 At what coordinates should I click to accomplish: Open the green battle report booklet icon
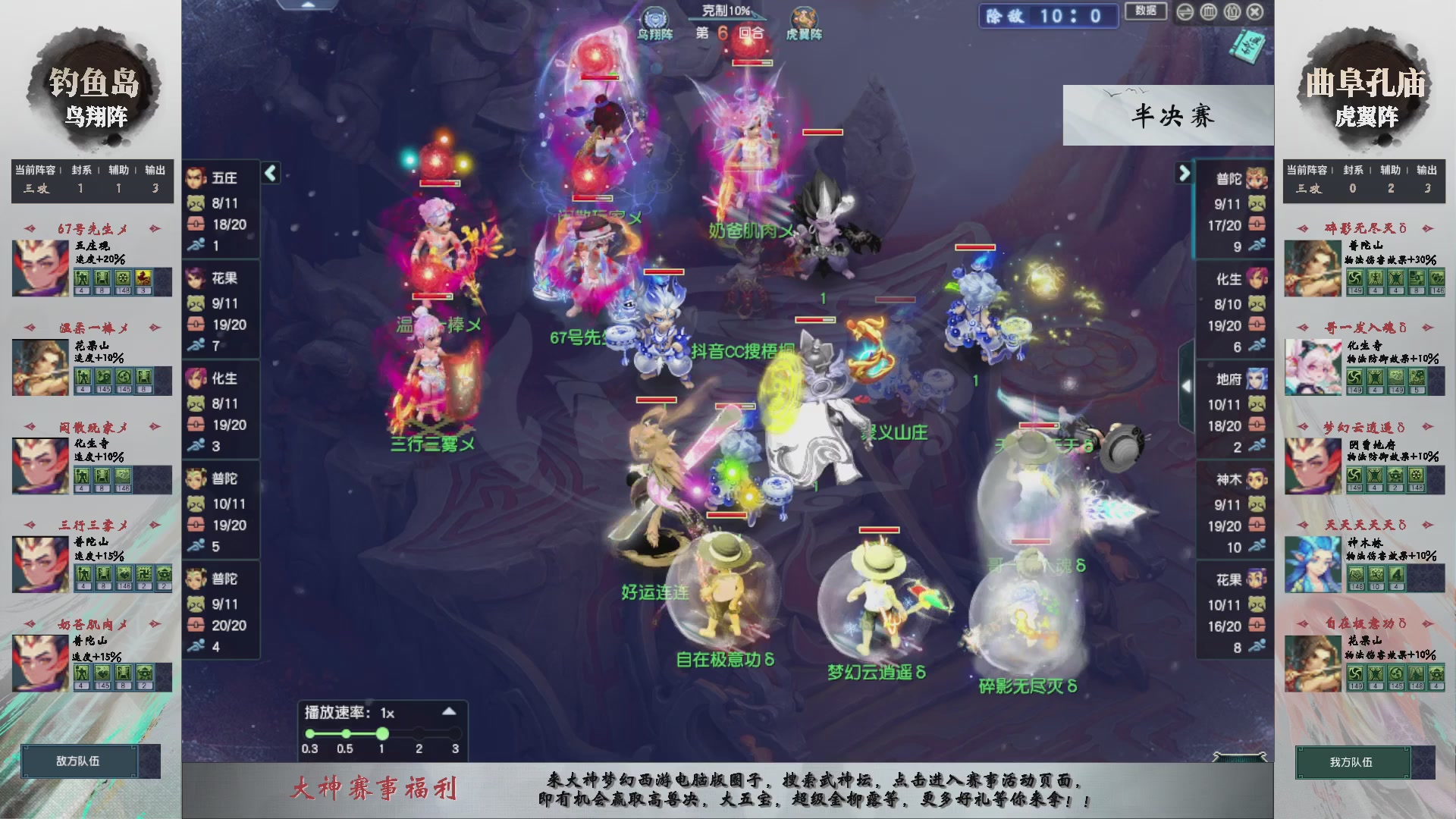[1249, 45]
